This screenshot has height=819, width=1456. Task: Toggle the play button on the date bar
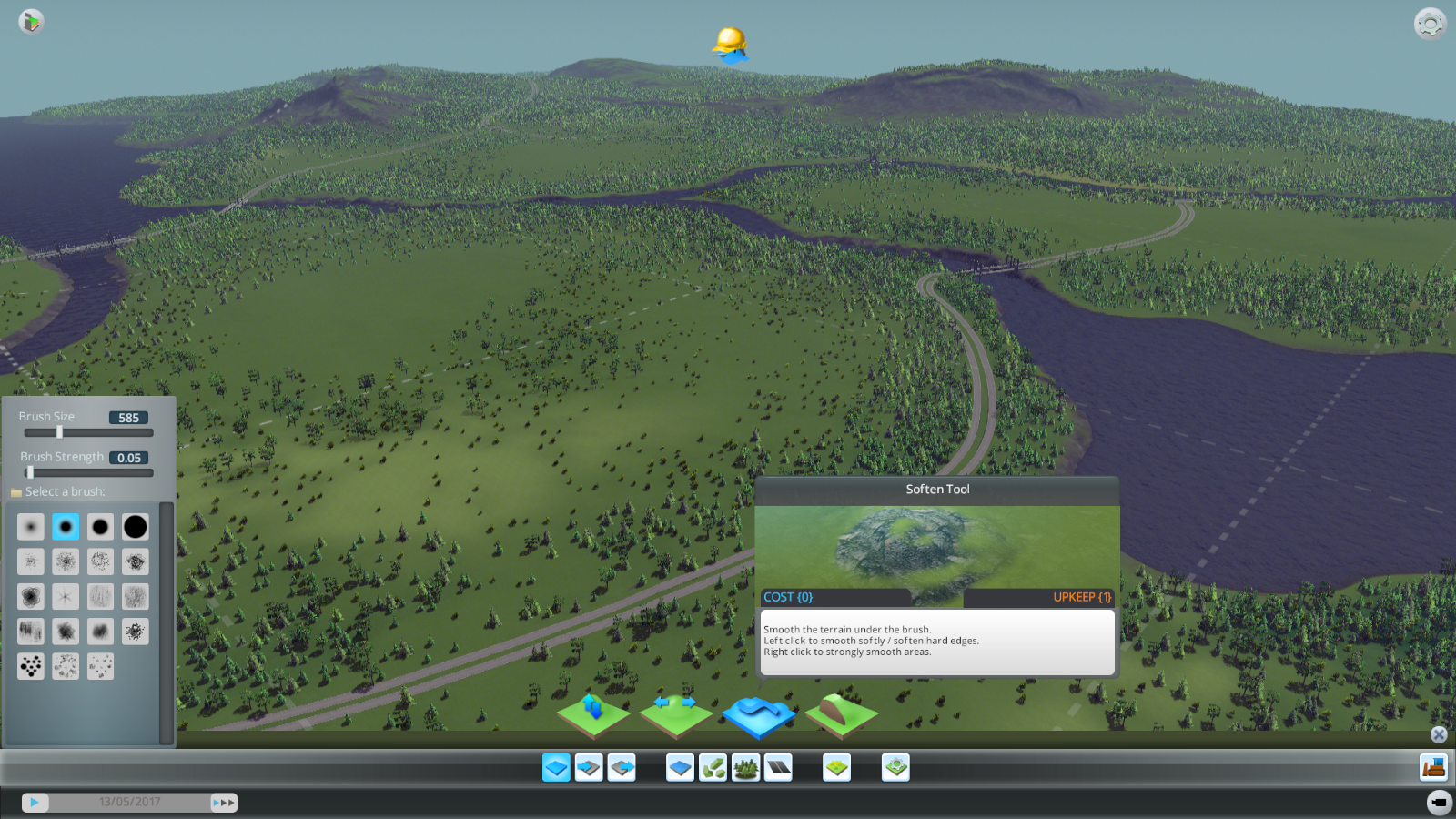click(35, 803)
